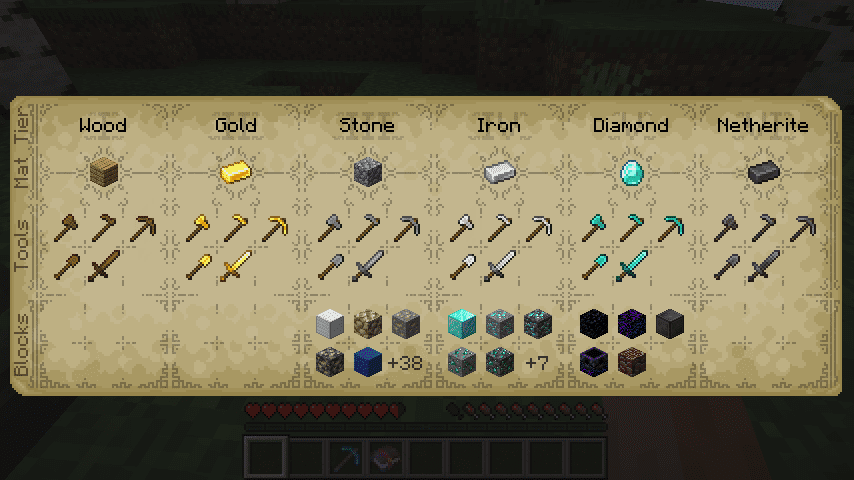Image resolution: width=854 pixels, height=480 pixels.
Task: Click the netherite ingot material icon
Action: click(x=763, y=172)
